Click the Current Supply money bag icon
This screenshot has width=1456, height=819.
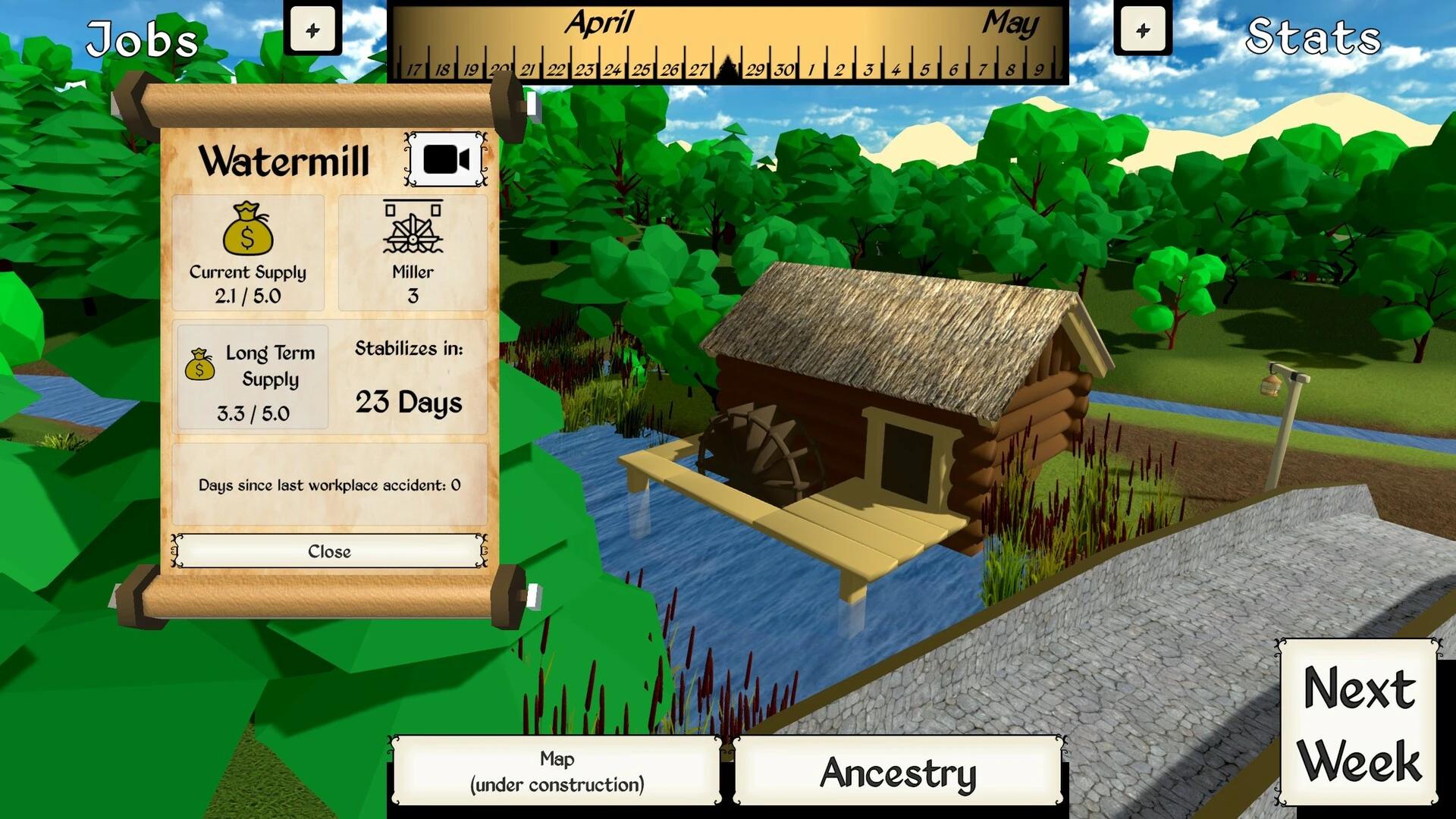[249, 229]
